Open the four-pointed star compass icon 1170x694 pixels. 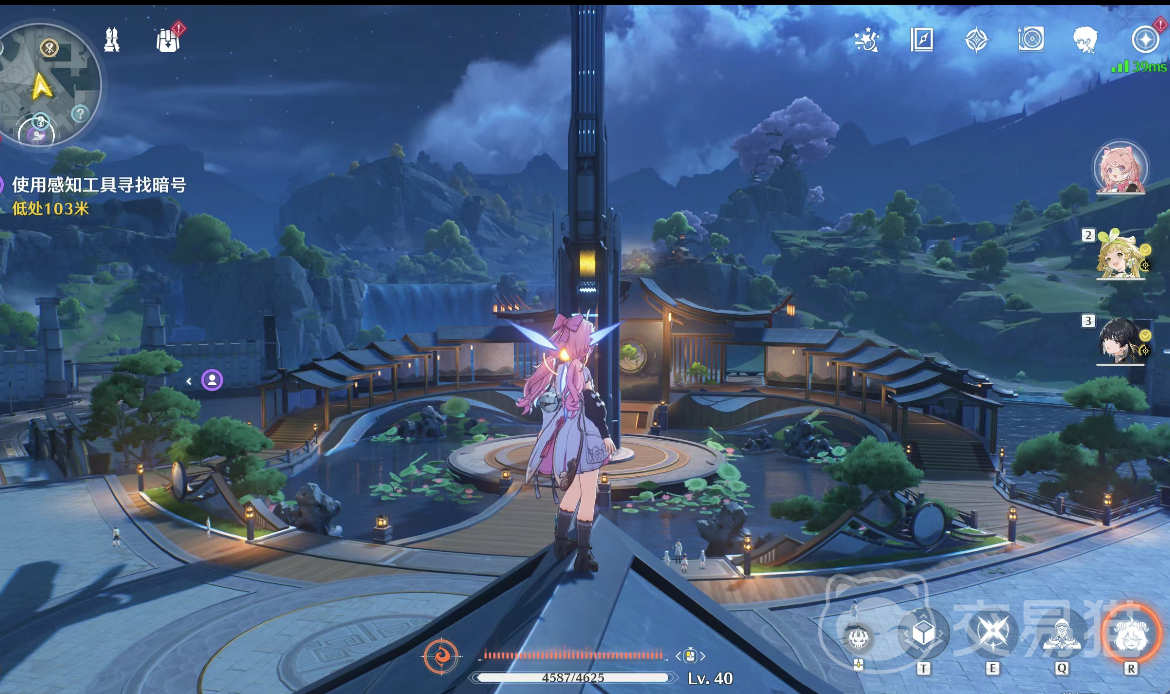pyautogui.click(x=976, y=39)
